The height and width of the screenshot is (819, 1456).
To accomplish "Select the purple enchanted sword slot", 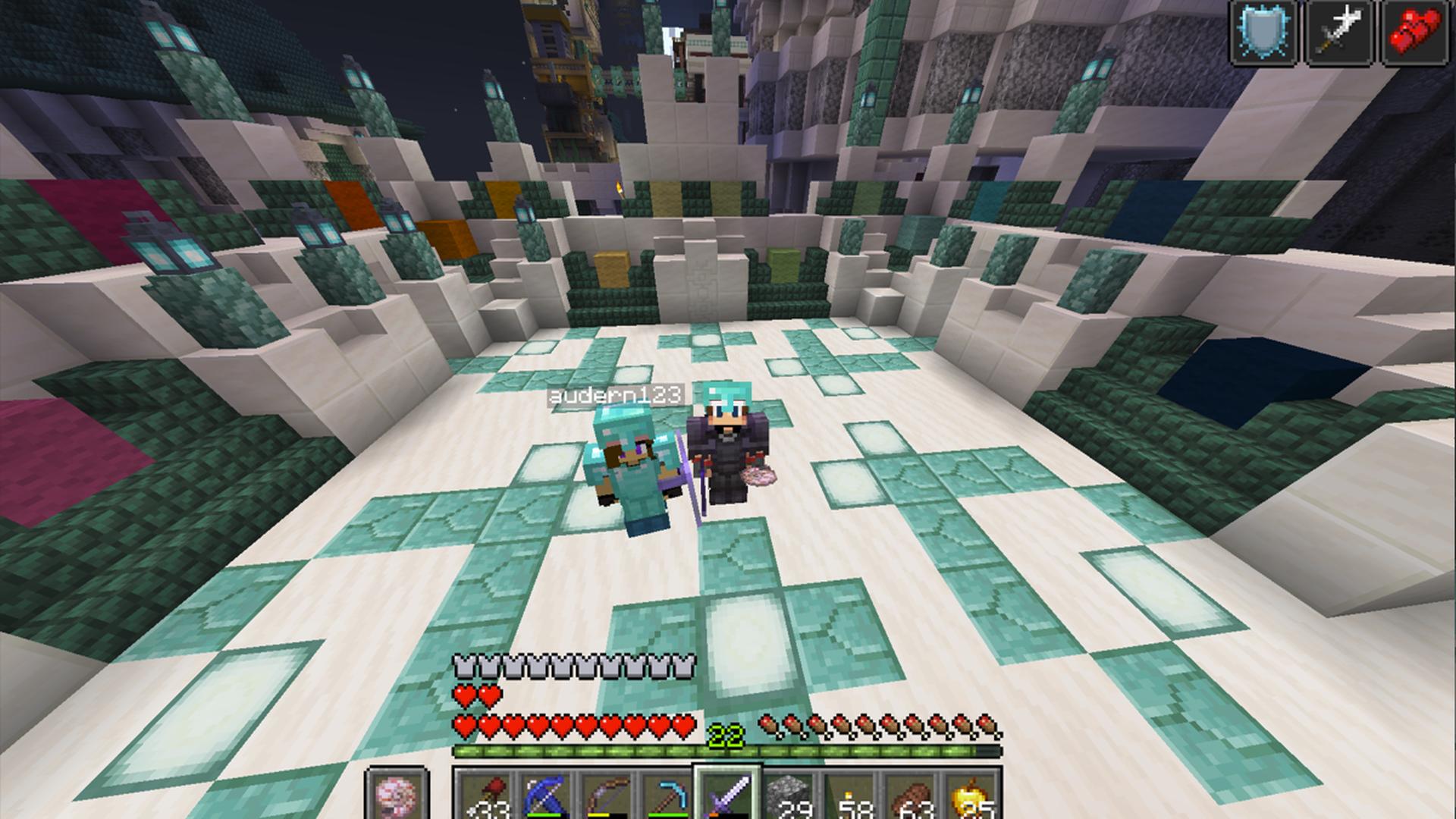I will 727,796.
